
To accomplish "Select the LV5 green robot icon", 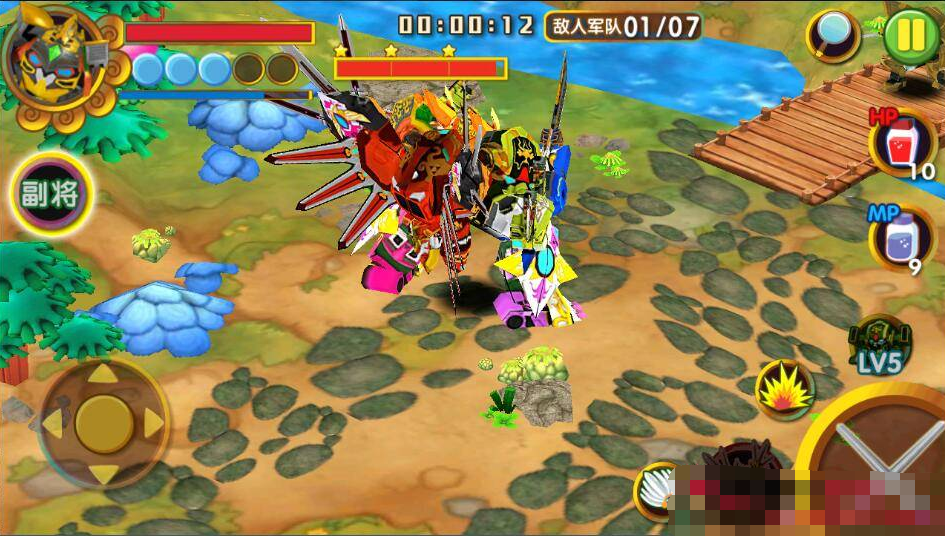I will [x=878, y=345].
